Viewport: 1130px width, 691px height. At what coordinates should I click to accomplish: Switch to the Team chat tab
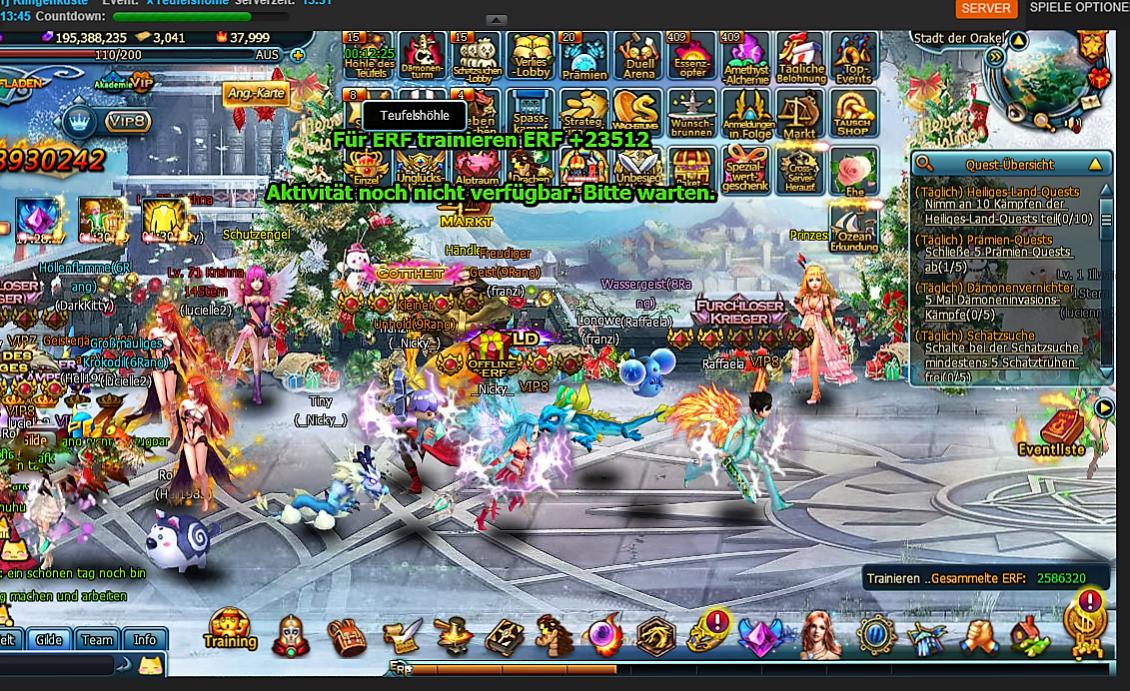[97, 640]
